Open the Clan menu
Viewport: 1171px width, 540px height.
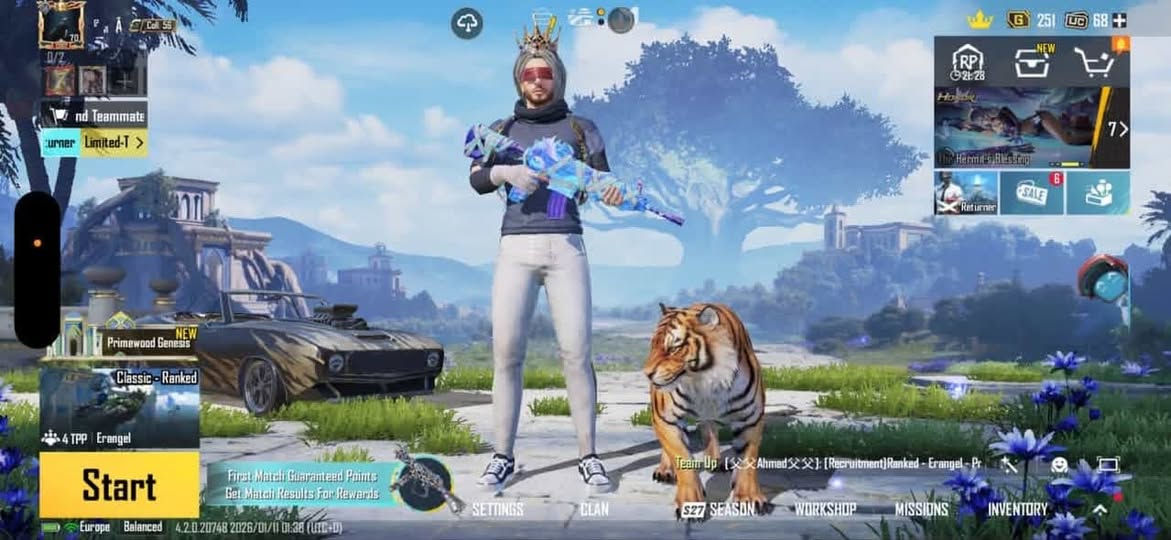tap(594, 509)
